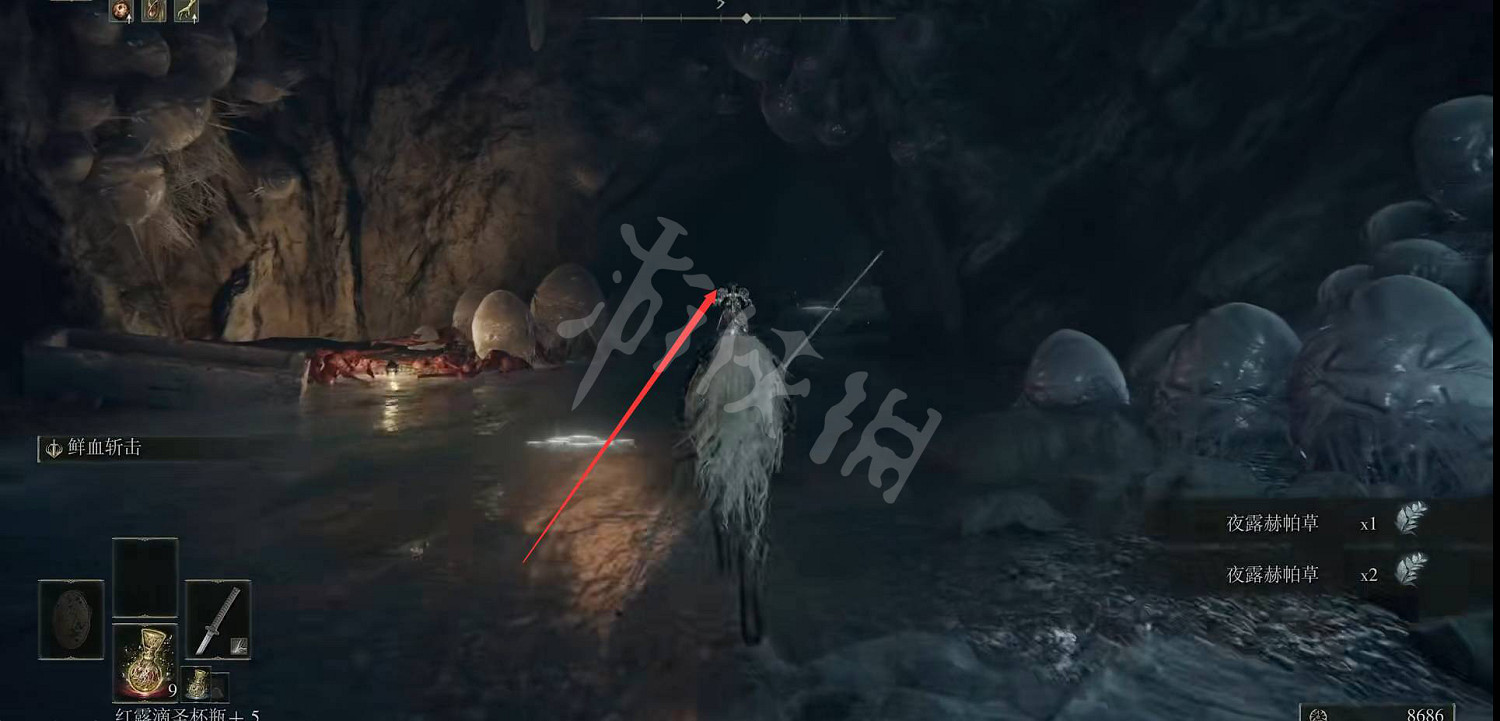The image size is (1500, 721).
Task: Select the secondary small flask slot
Action: click(196, 683)
